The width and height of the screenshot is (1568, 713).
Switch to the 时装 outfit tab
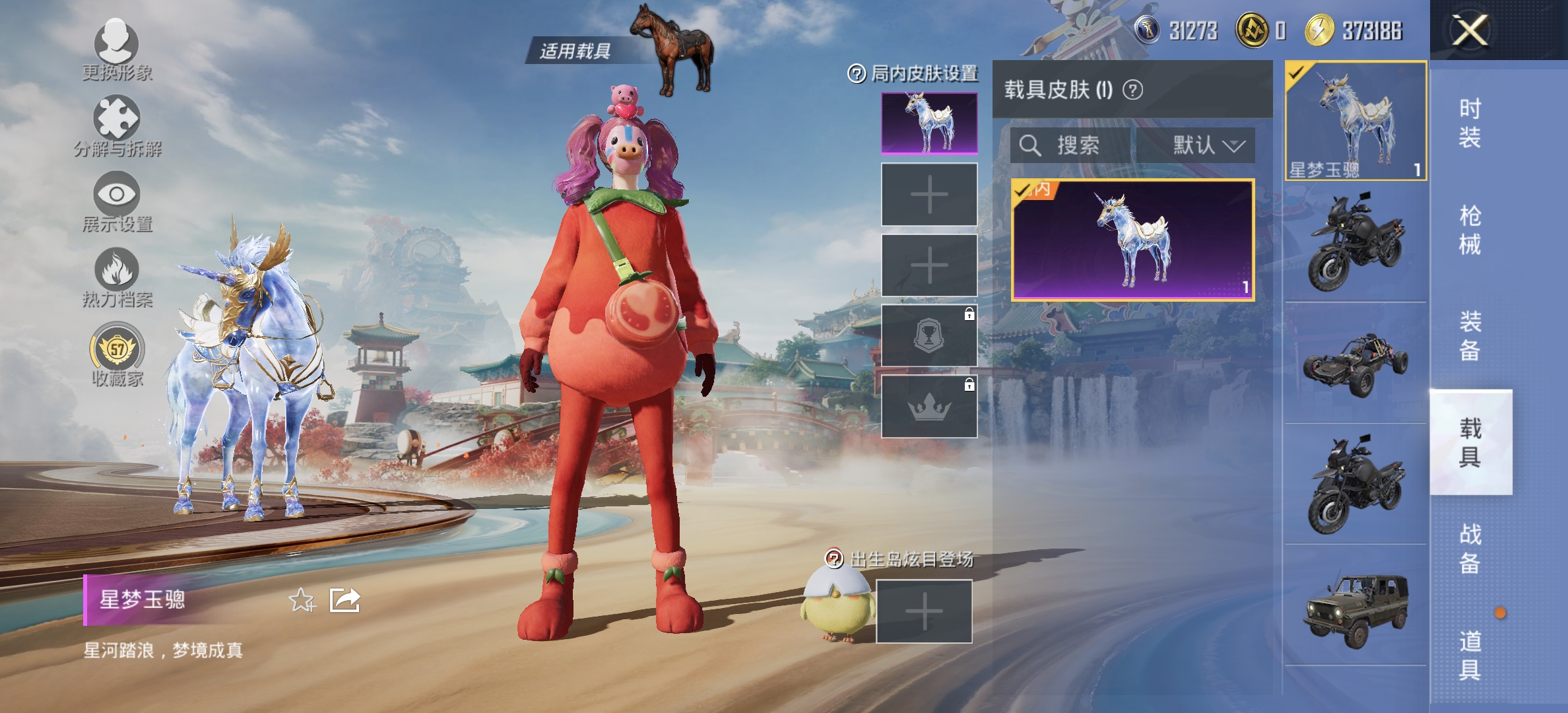pyautogui.click(x=1470, y=123)
